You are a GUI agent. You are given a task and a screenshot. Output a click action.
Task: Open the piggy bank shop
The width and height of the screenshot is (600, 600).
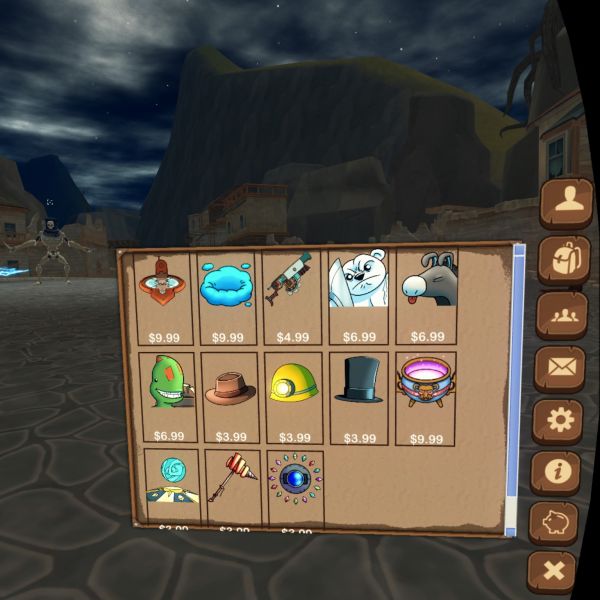point(554,523)
